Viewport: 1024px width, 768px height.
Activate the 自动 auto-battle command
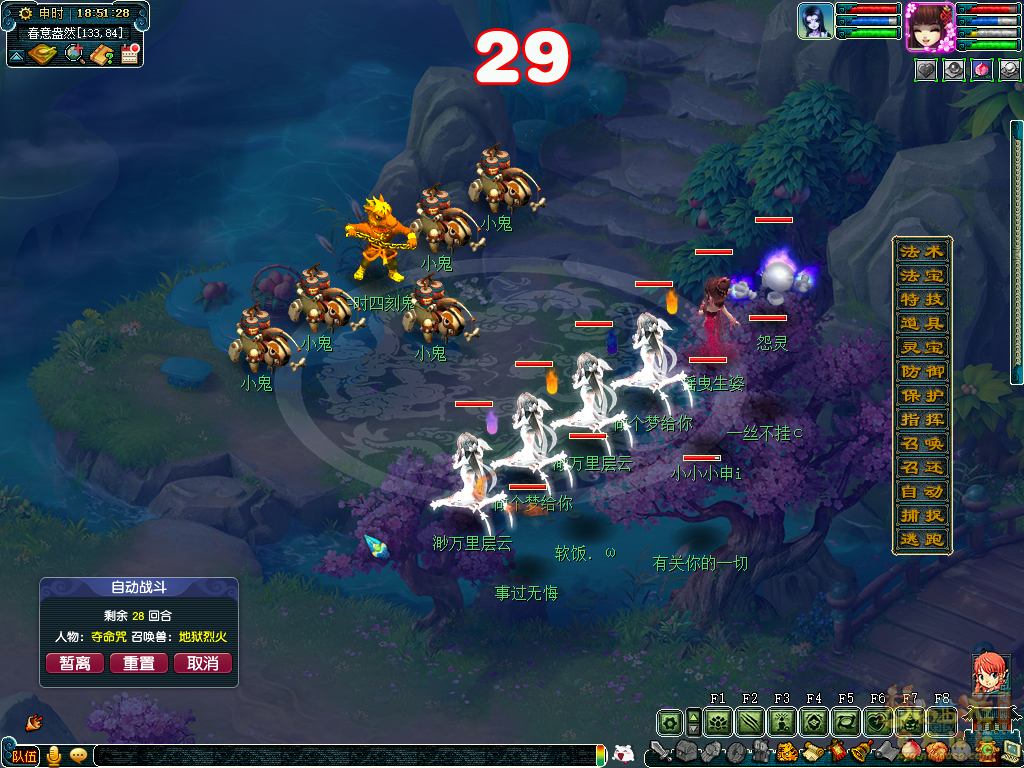pos(921,491)
